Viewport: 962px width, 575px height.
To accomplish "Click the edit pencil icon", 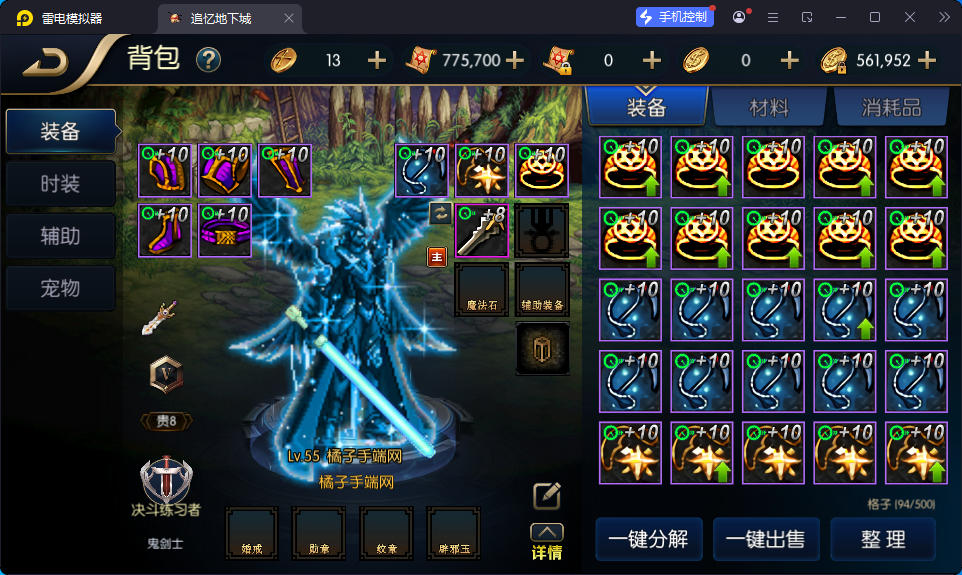I will click(x=546, y=495).
